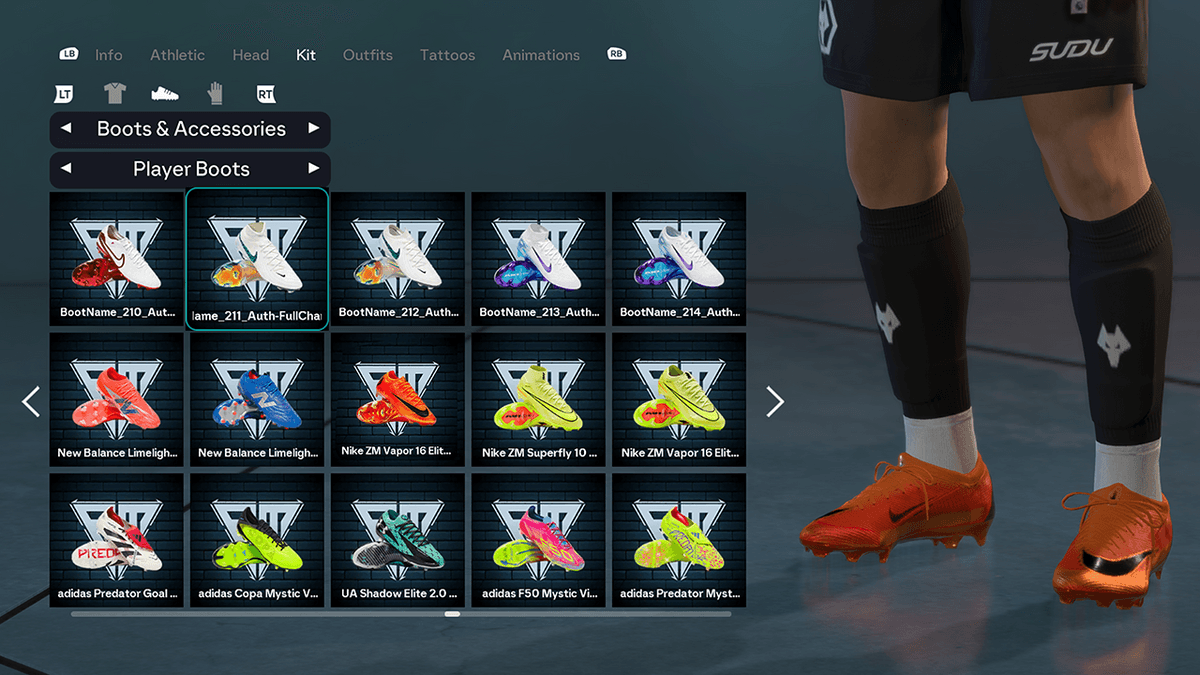Switch to the Animations tab
Screen dimensions: 1200x675
click(541, 55)
